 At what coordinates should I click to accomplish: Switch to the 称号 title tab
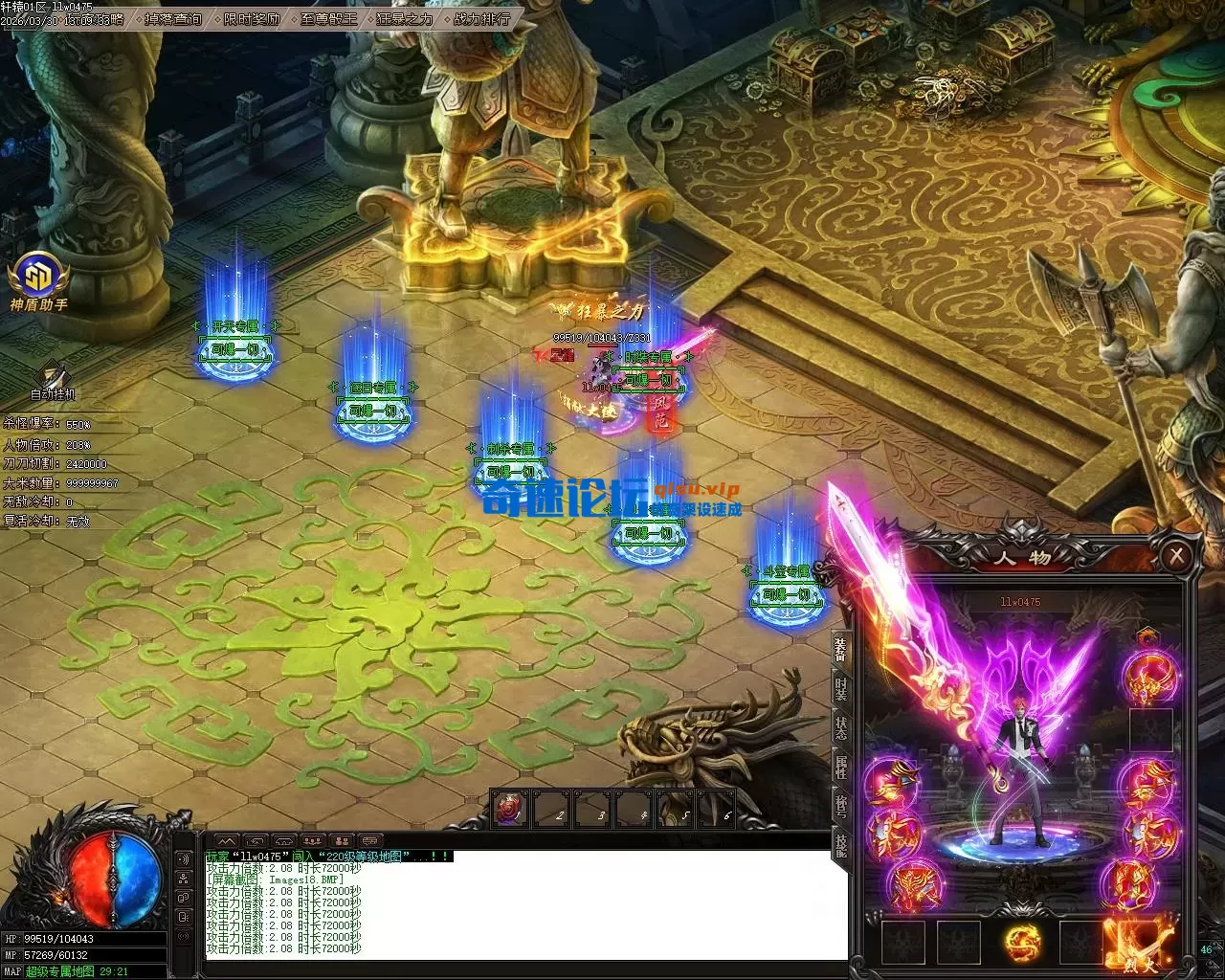tap(840, 806)
